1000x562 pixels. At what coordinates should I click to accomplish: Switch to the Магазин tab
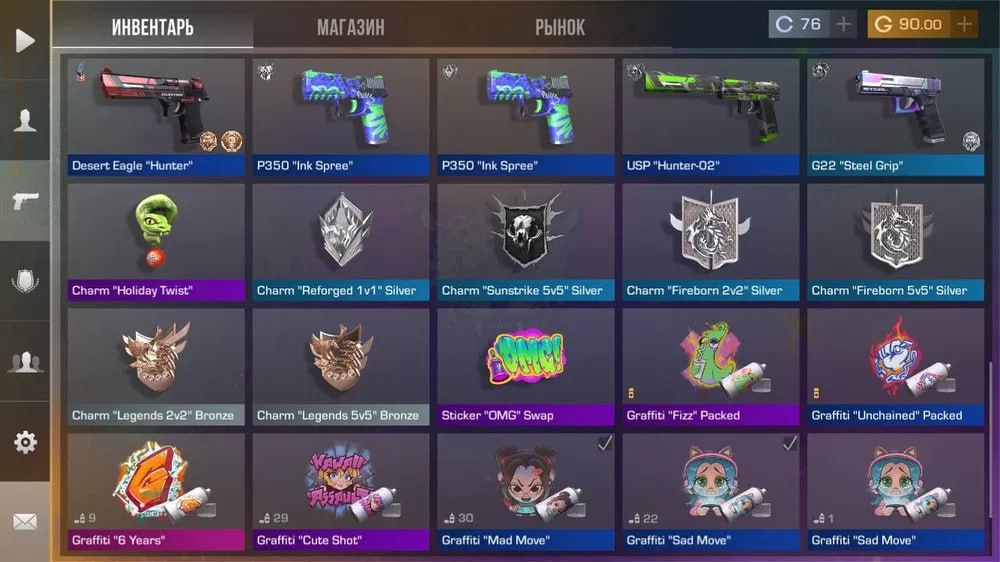pyautogui.click(x=350, y=27)
